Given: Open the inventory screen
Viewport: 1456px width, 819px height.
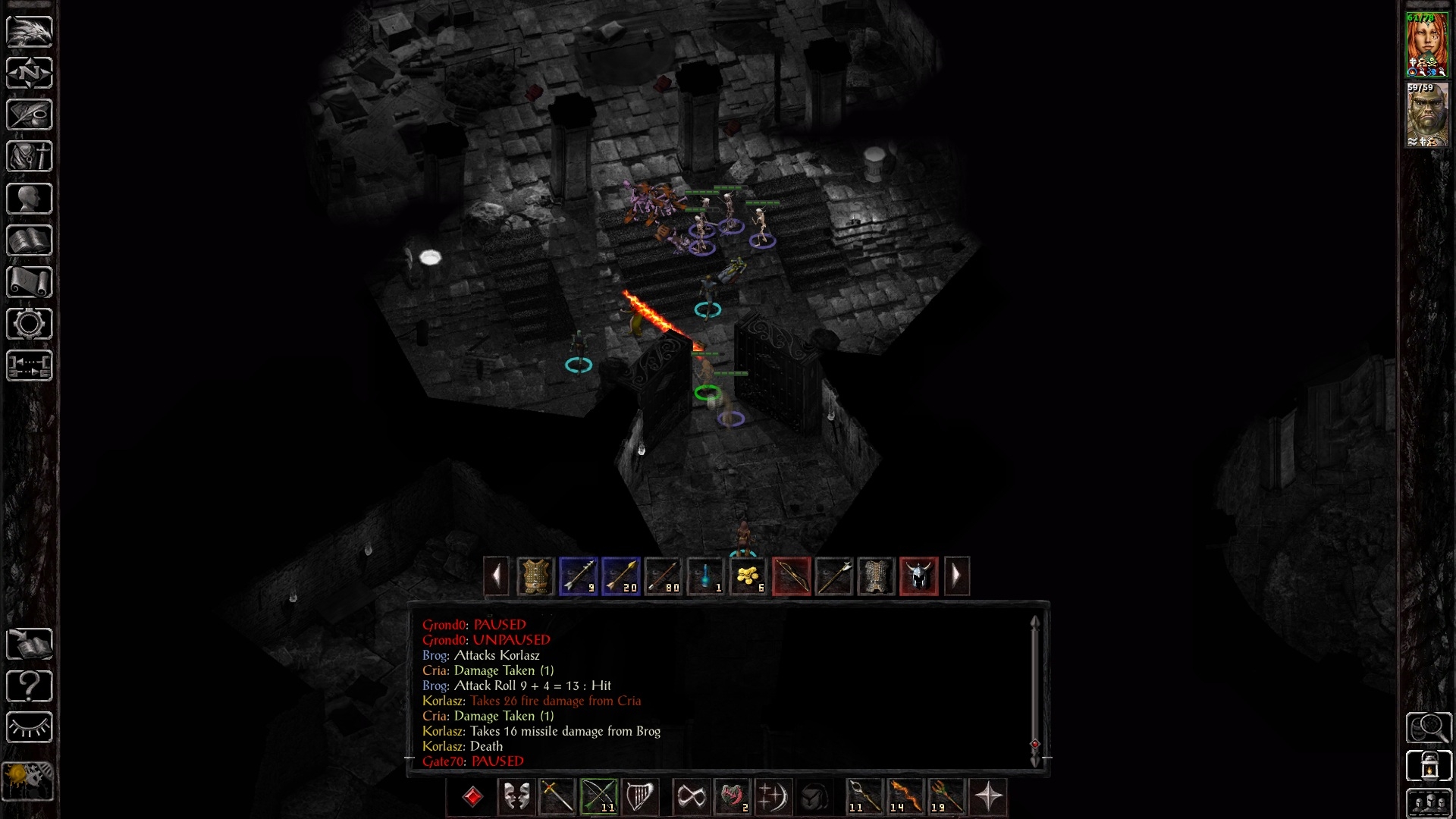Looking at the screenshot, I should [30, 157].
